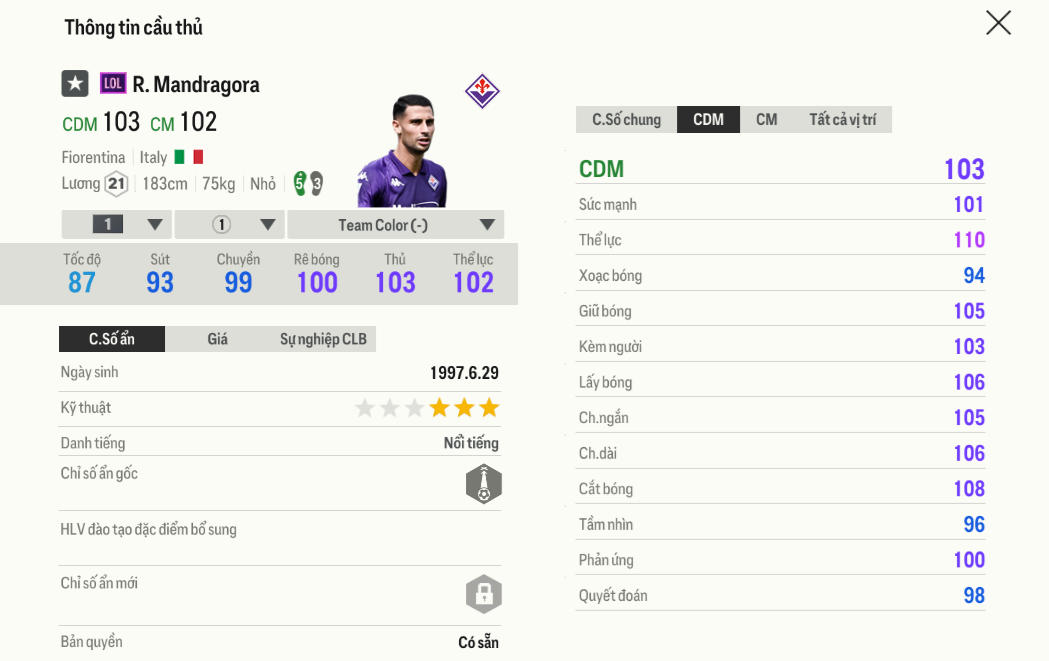
Task: Click the locked Chỉ số ẩn mới slot
Action: click(x=483, y=594)
